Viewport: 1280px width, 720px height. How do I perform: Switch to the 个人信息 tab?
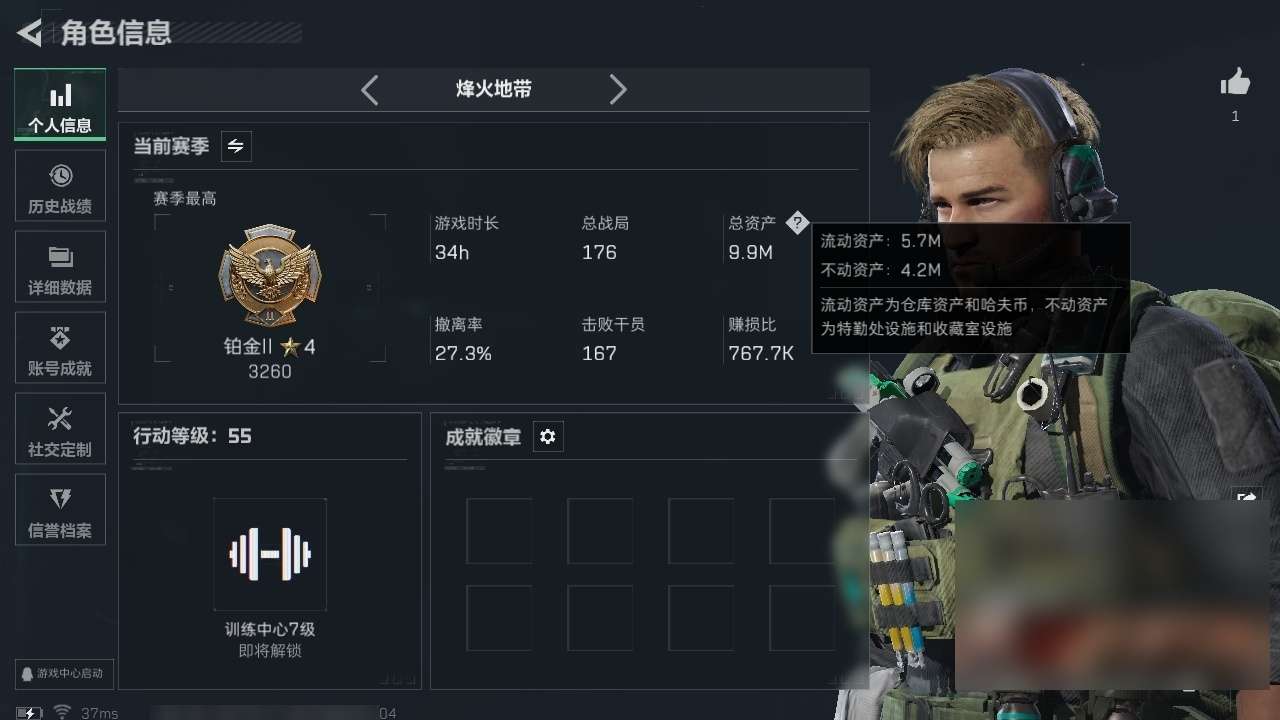coord(60,104)
